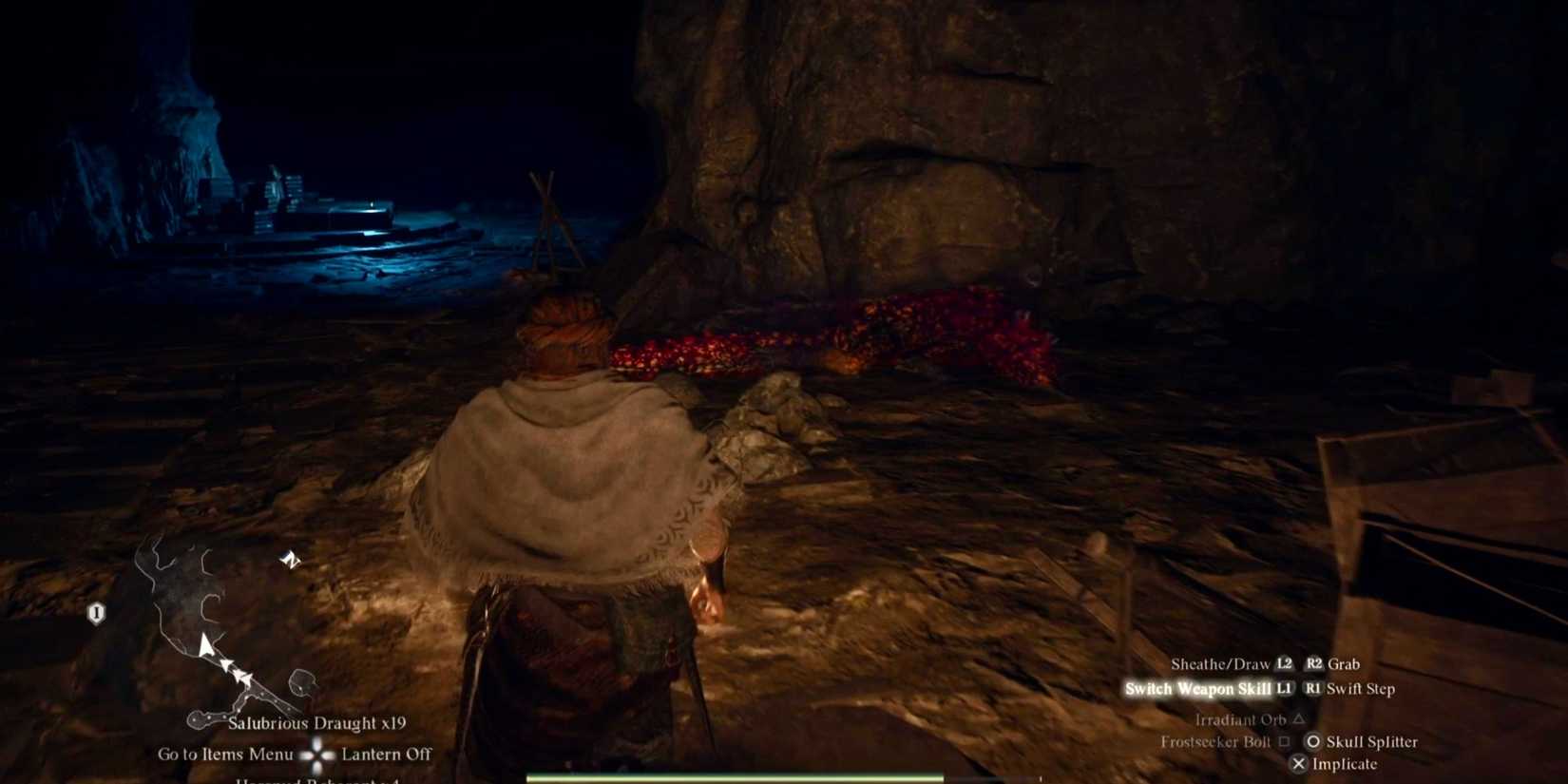
Task: Click the X icon next to Implicate
Action: pyautogui.click(x=1298, y=764)
